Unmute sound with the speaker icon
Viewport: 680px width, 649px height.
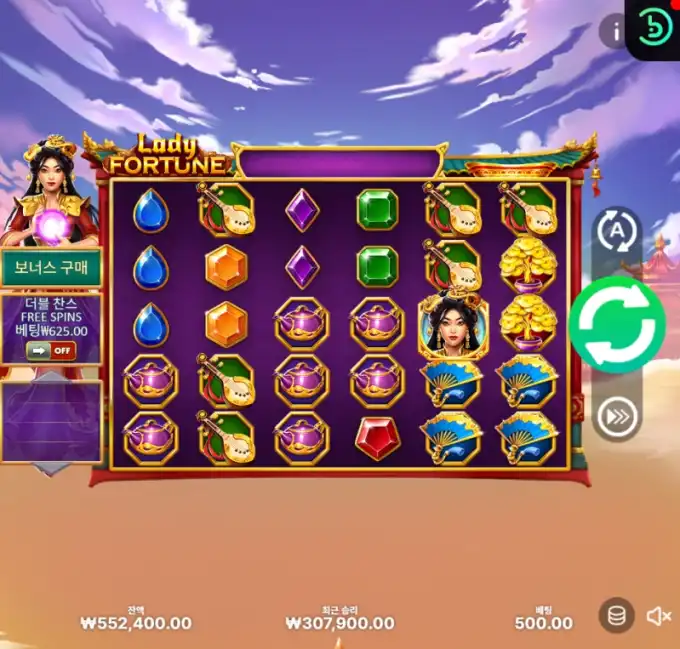pos(658,616)
